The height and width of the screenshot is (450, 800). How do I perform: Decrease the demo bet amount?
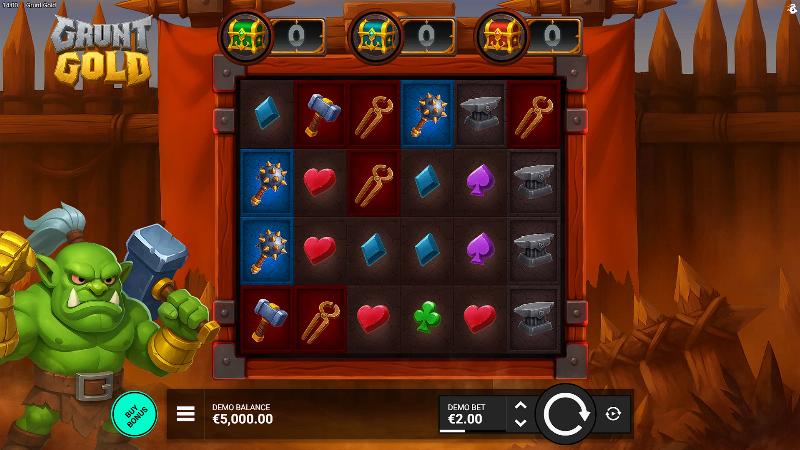pos(520,423)
